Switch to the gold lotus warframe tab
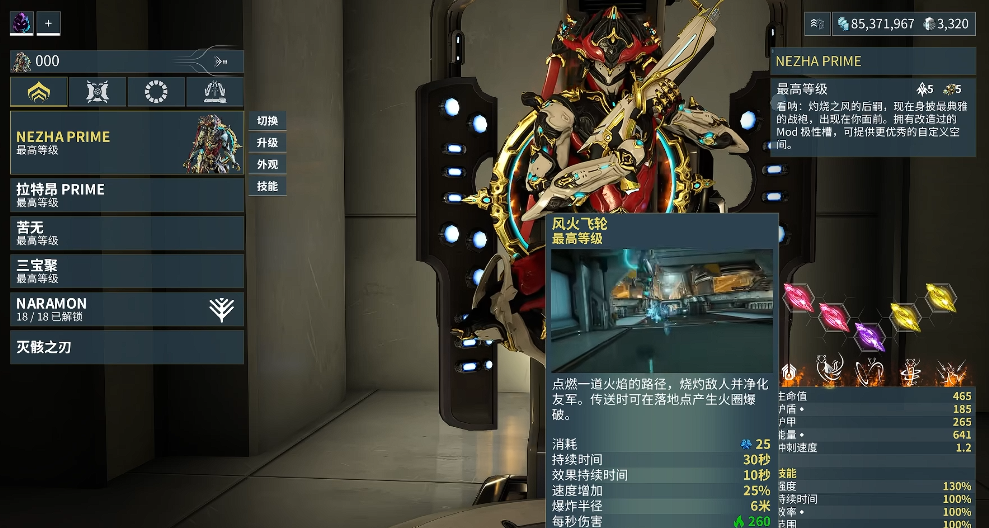989x528 pixels. 39,92
